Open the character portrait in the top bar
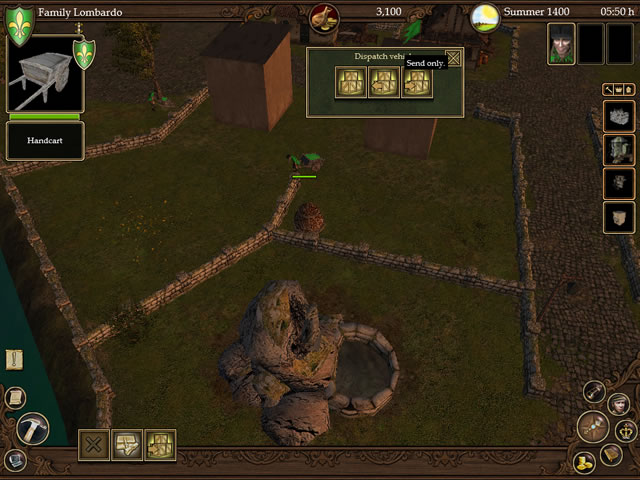640x480 pixels. (x=561, y=44)
